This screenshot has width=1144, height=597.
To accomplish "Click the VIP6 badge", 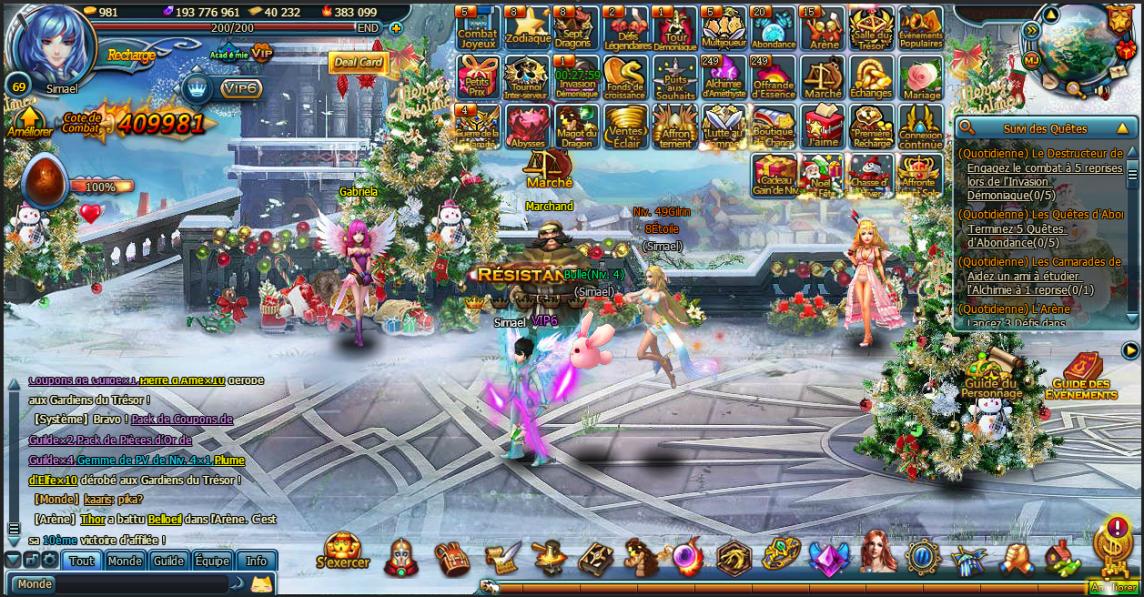I will [x=241, y=89].
